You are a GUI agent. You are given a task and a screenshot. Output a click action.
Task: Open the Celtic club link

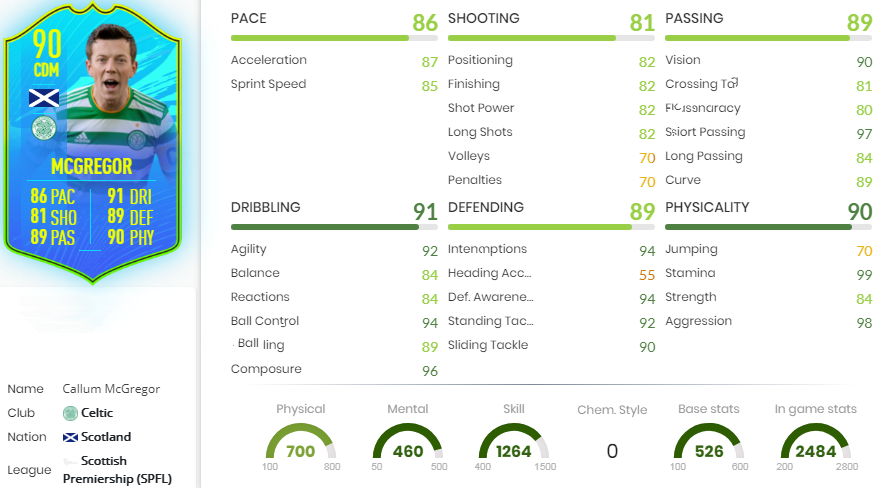97,413
